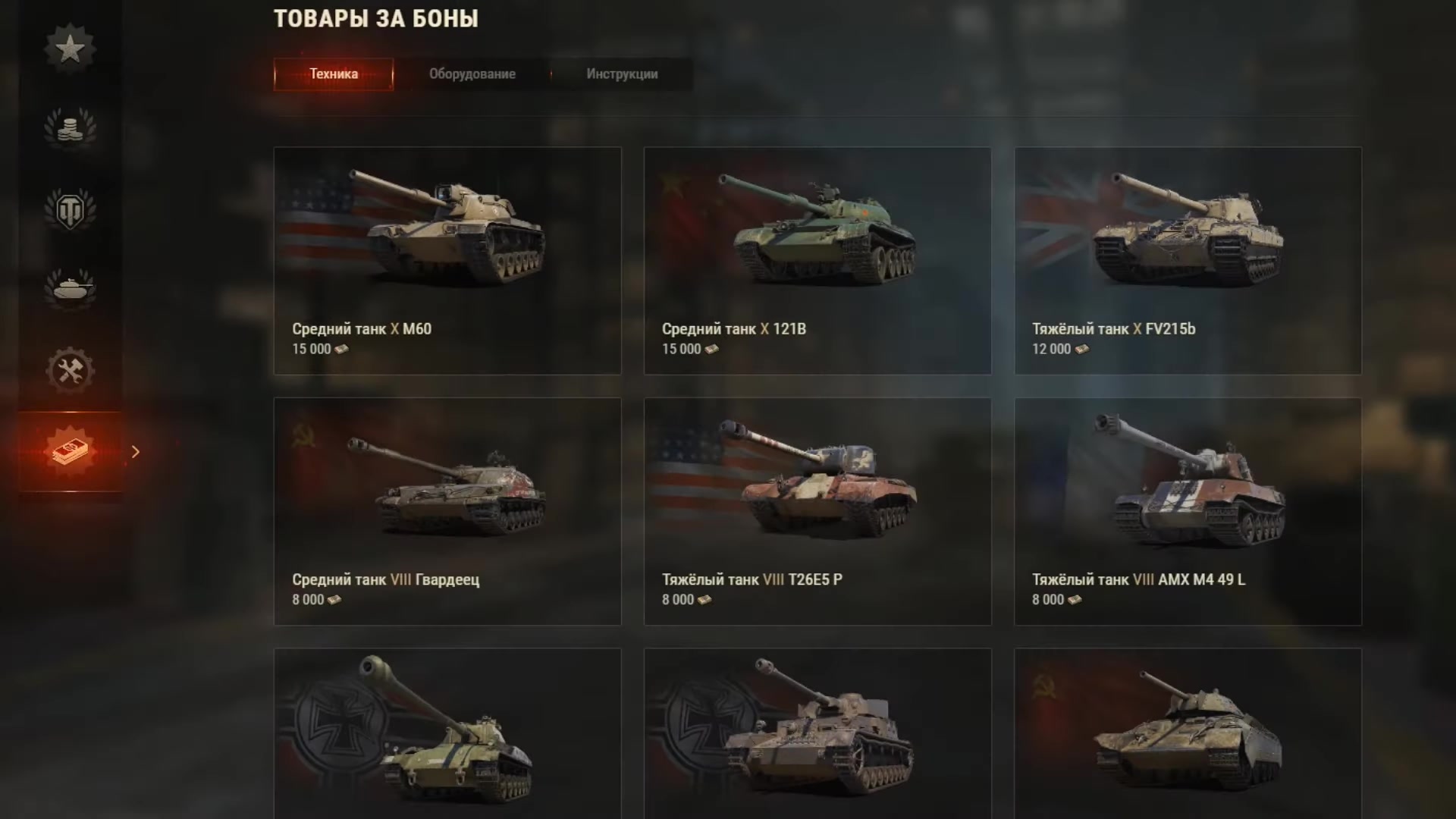Screen dimensions: 1456x819
Task: Open the tank silhouette sidebar section
Action: [70, 288]
